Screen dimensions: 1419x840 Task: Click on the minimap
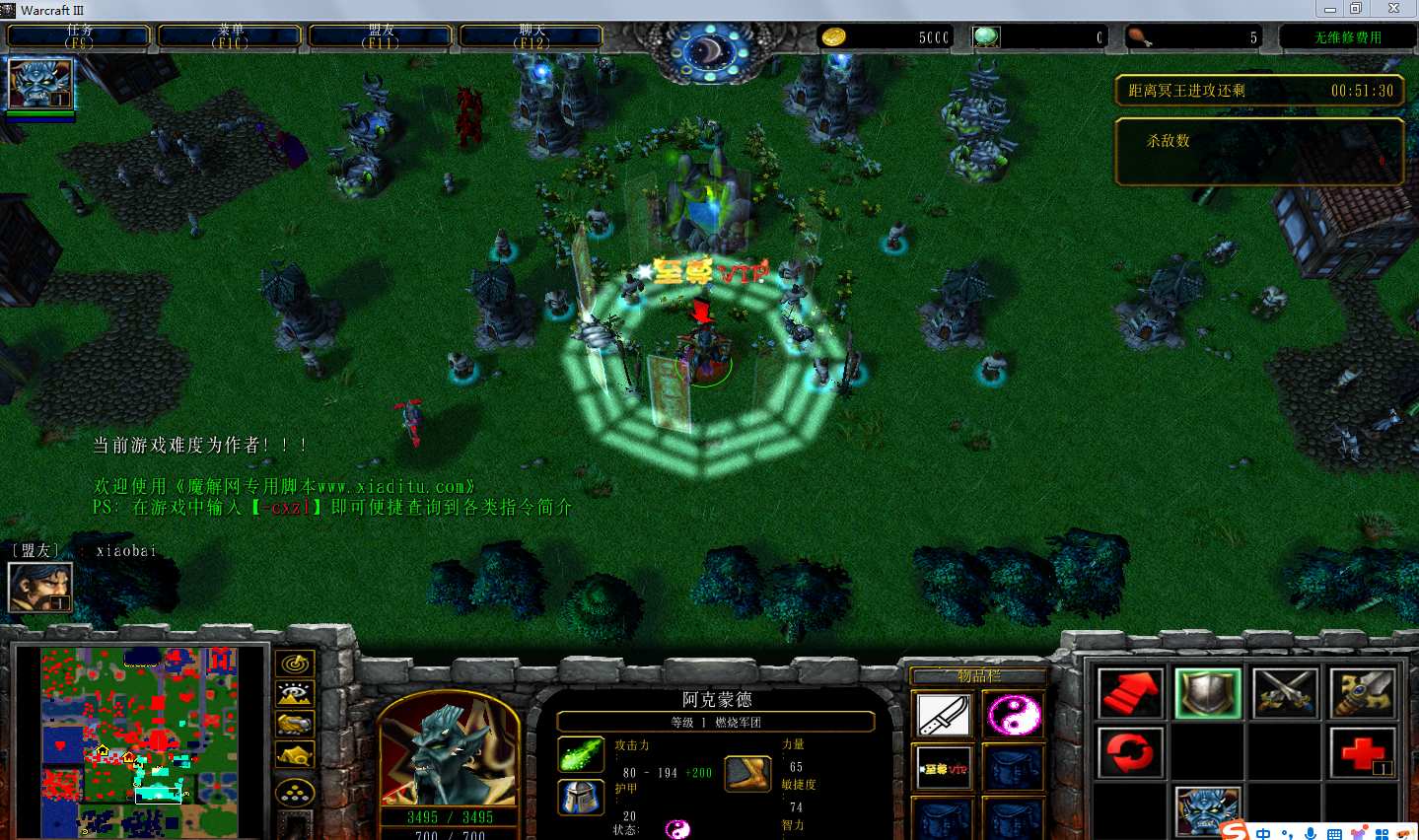[139, 740]
